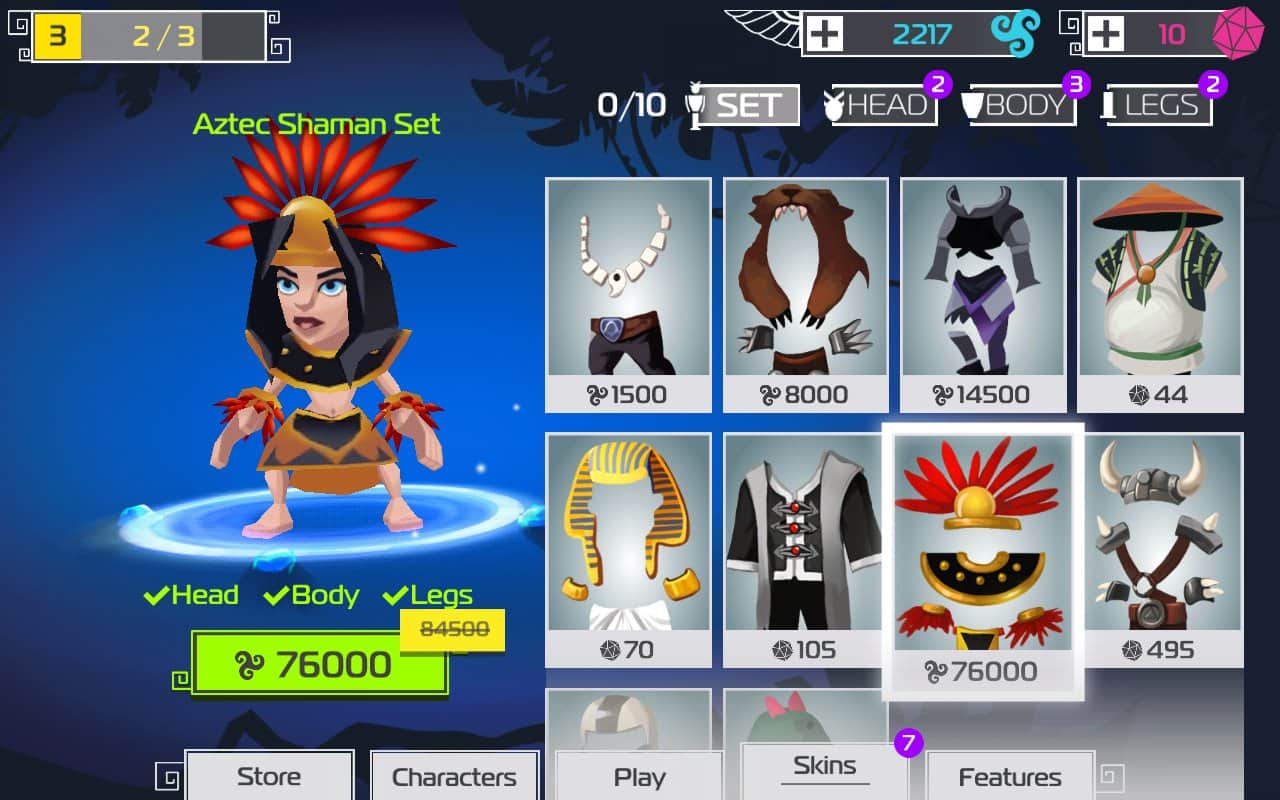Open the Store menu
Screen dimensions: 1280x800
click(x=269, y=777)
